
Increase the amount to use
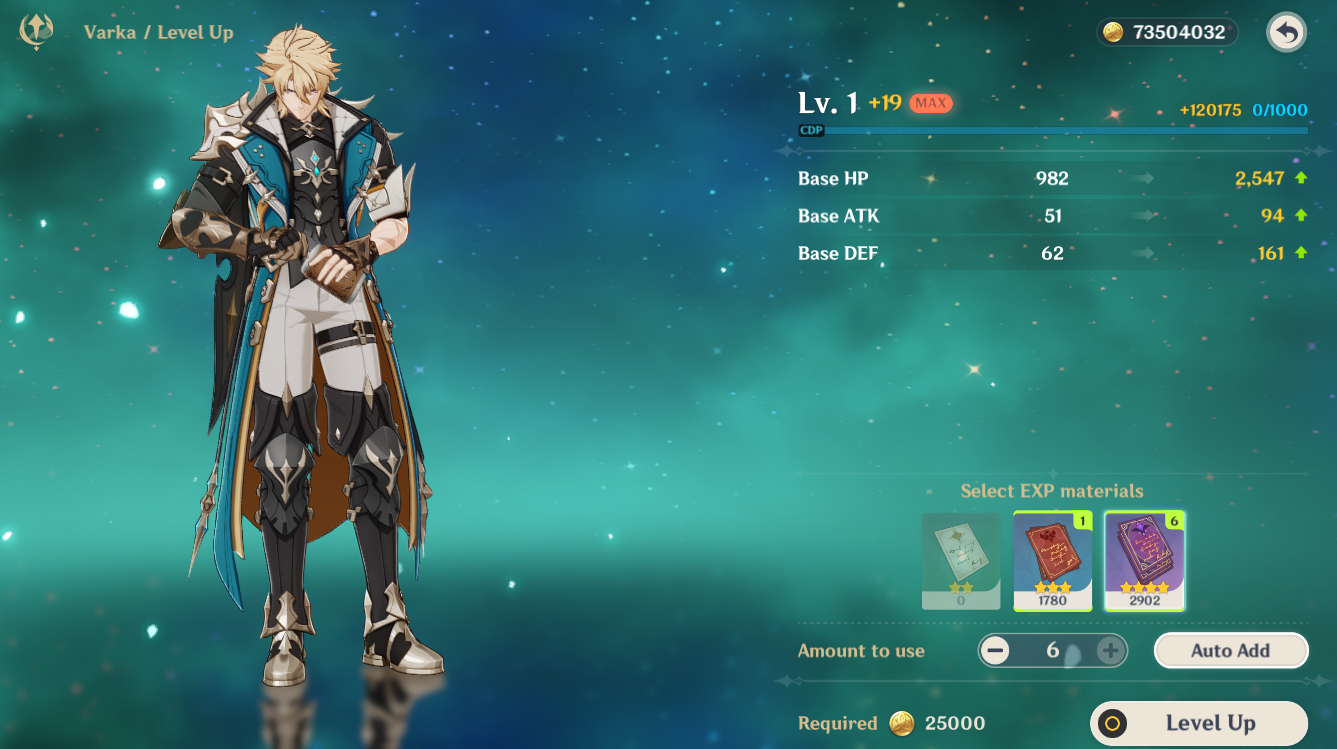pos(1110,651)
